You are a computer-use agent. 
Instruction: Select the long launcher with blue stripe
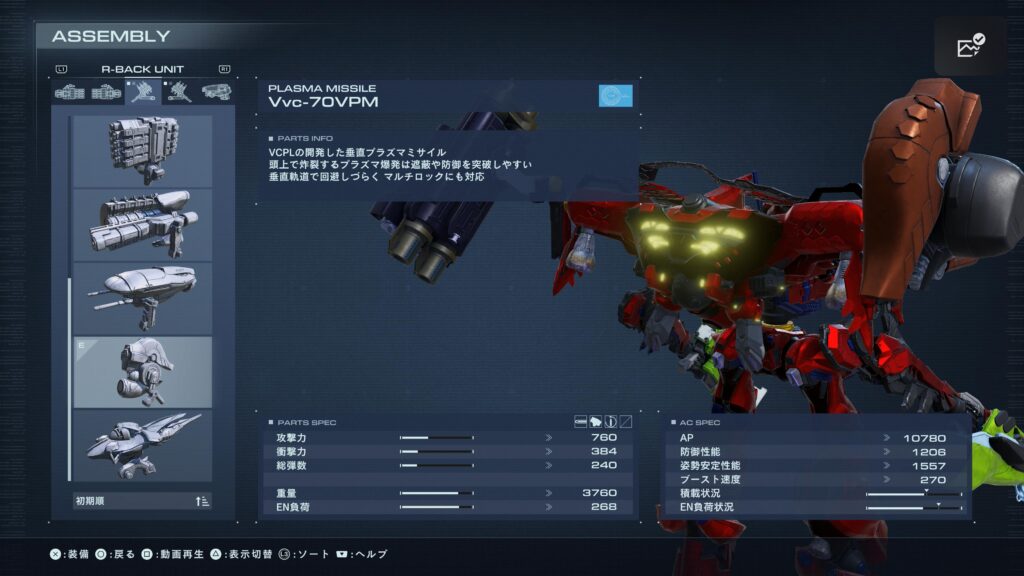(143, 224)
